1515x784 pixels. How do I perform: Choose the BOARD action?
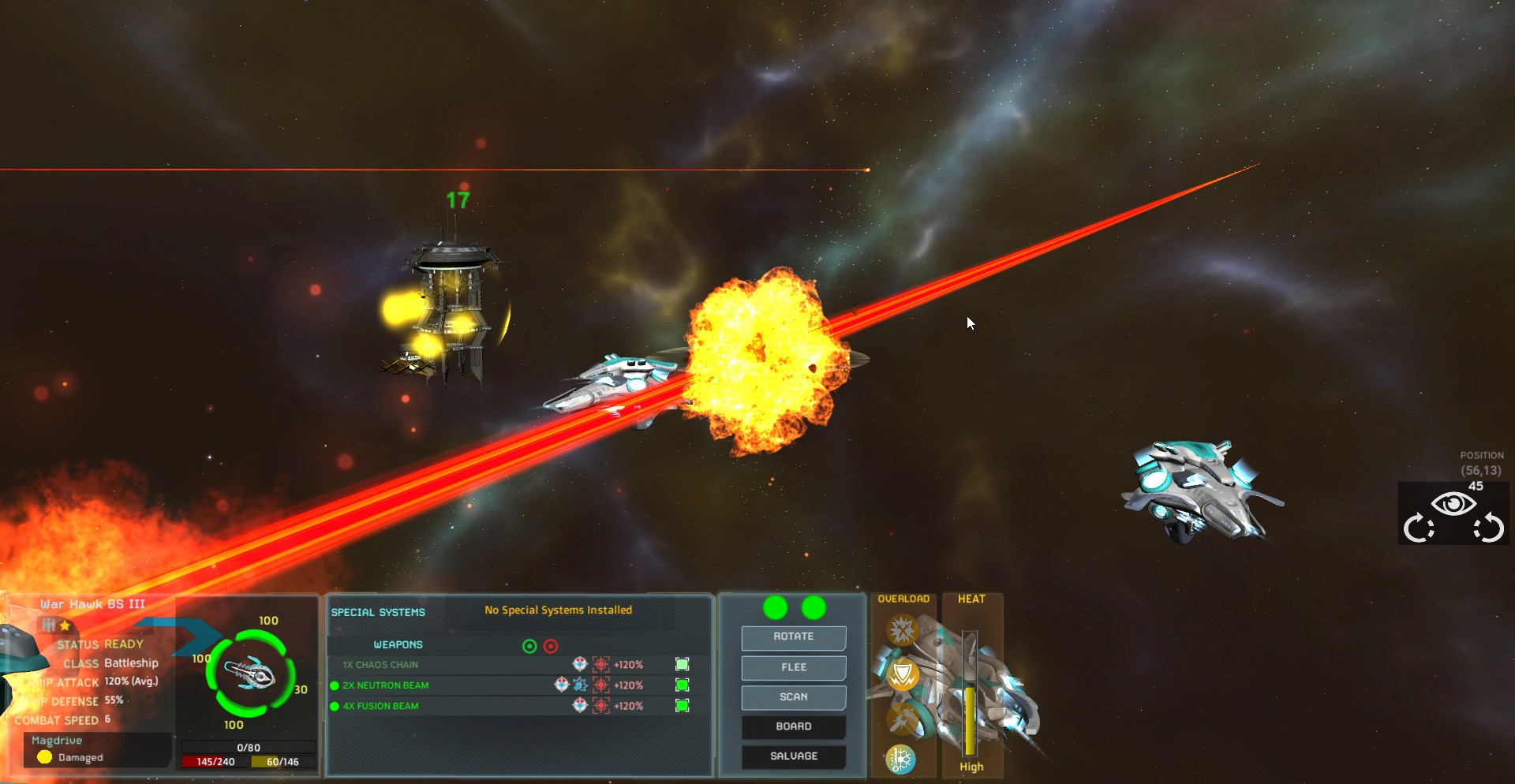[x=793, y=726]
